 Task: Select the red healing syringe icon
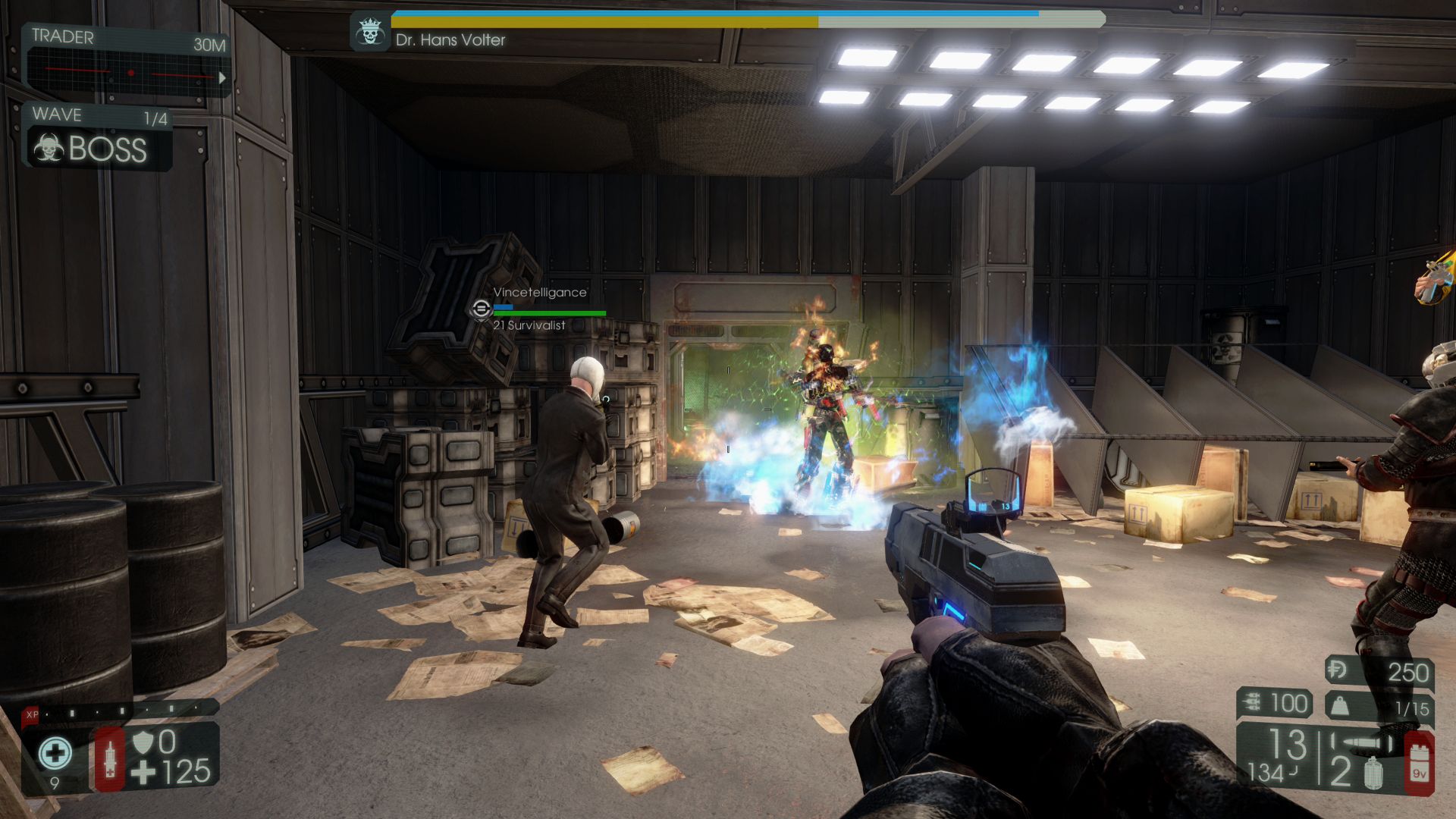point(110,758)
